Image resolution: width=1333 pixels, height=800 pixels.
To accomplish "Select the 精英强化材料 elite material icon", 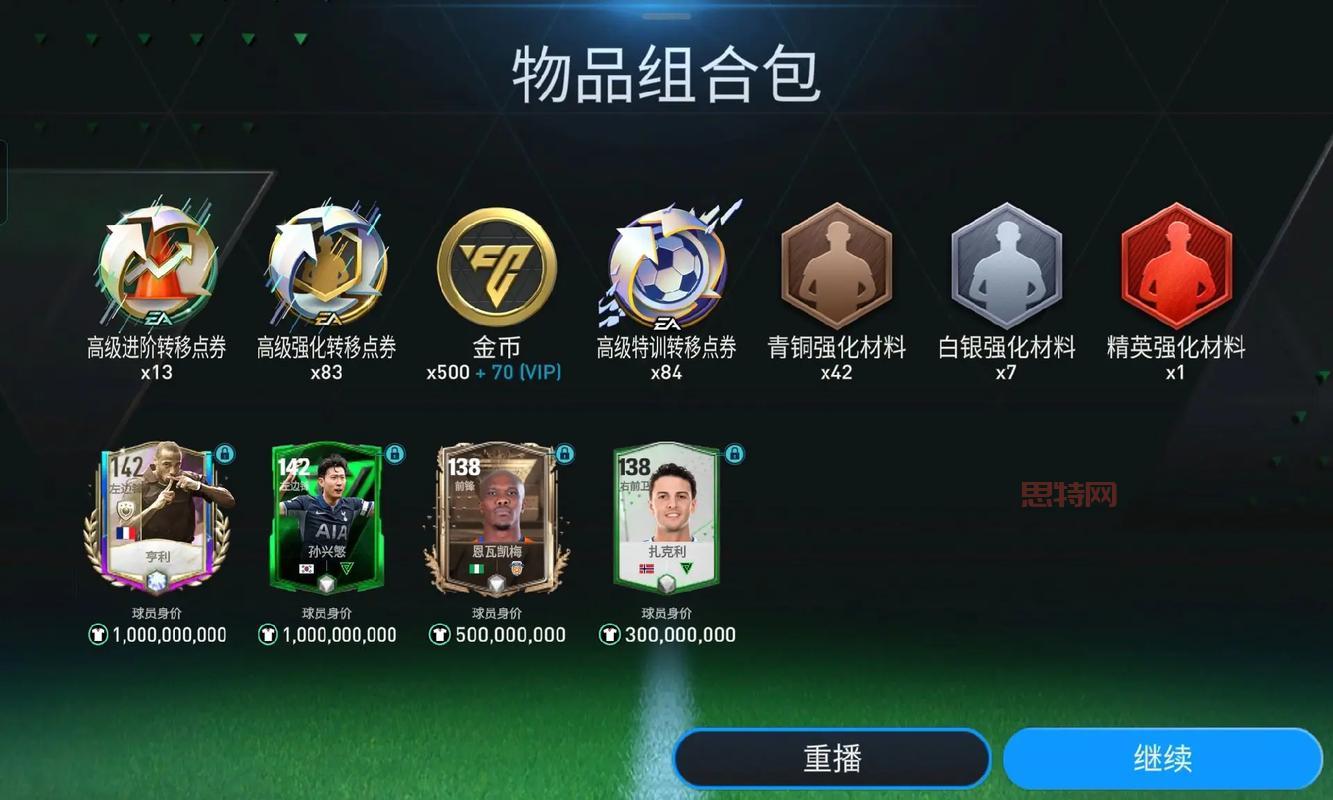I will tap(1177, 267).
